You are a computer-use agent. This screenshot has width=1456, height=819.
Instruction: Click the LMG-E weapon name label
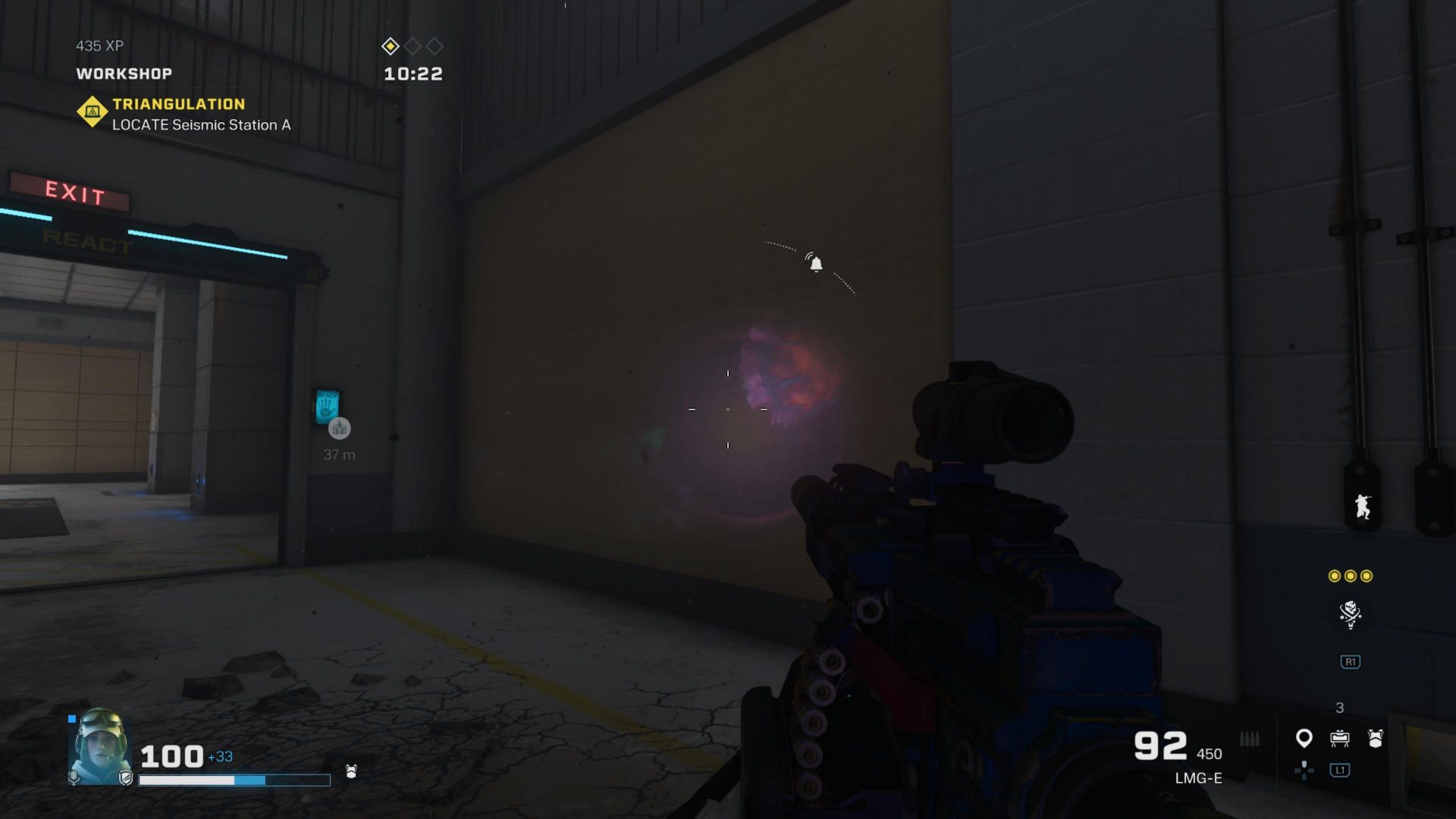click(1199, 778)
